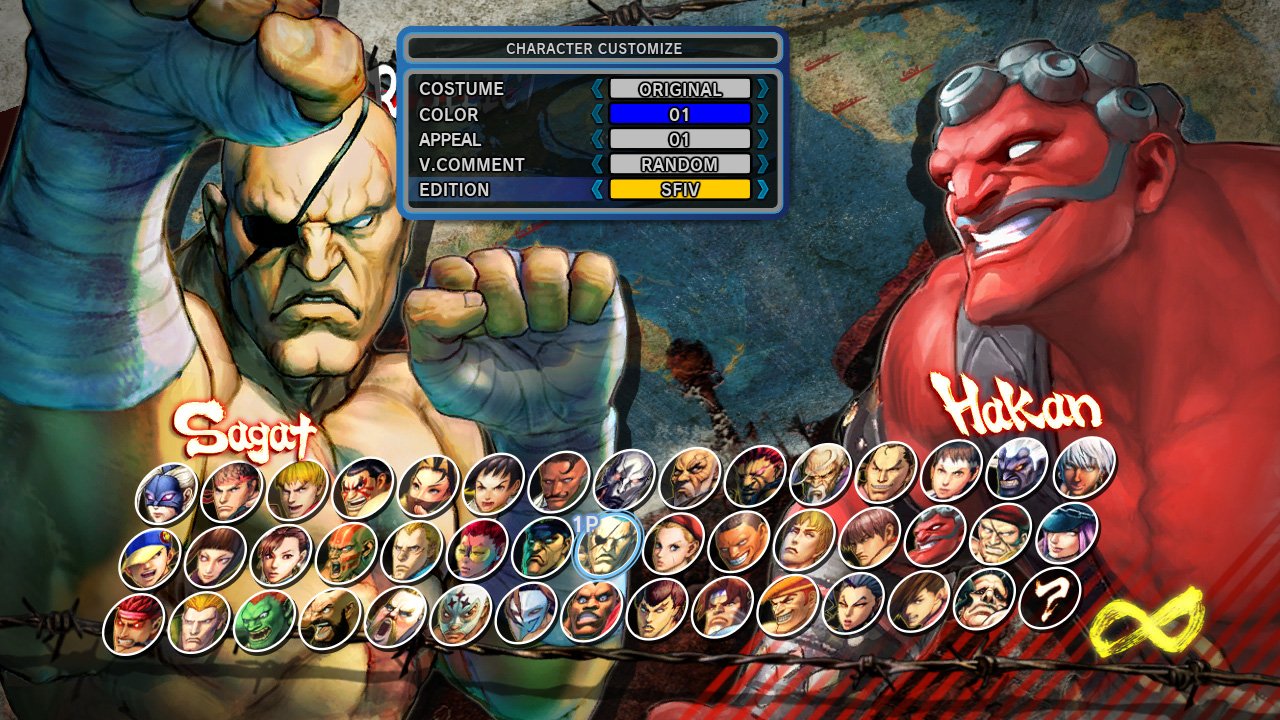Select the random question mark tile
Image resolution: width=1280 pixels, height=720 pixels.
tap(1050, 598)
